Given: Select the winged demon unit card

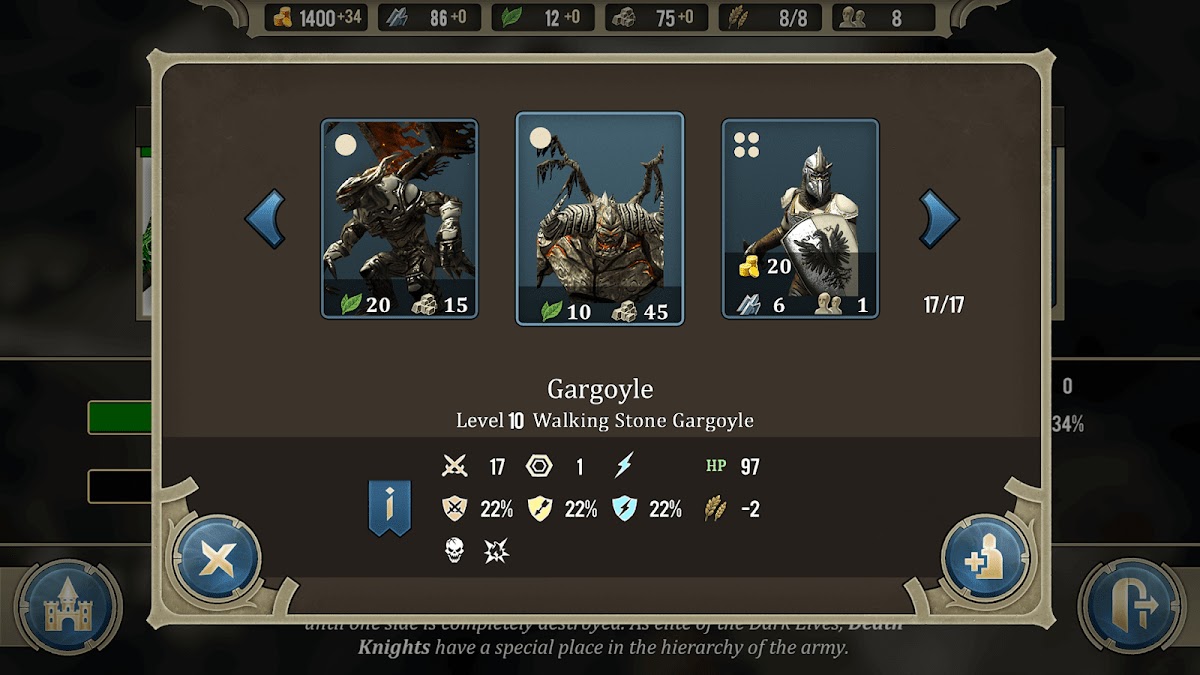Looking at the screenshot, I should [399, 219].
